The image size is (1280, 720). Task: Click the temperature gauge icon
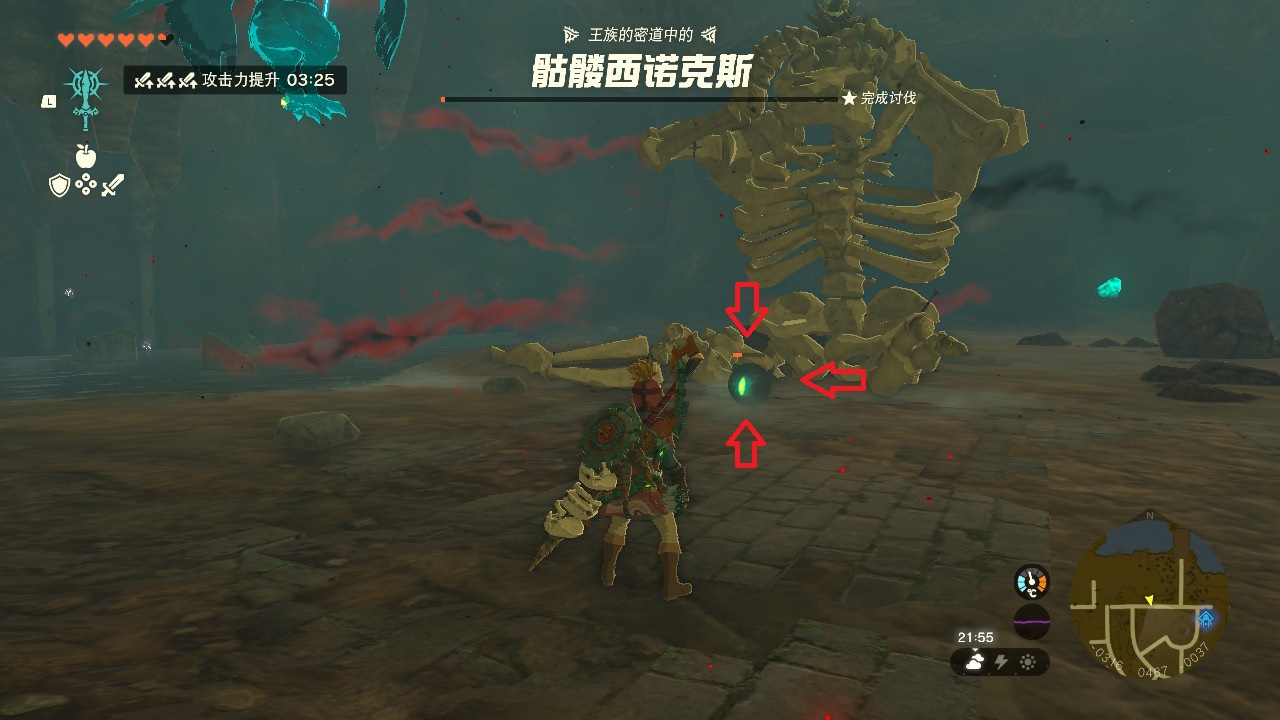(1031, 582)
